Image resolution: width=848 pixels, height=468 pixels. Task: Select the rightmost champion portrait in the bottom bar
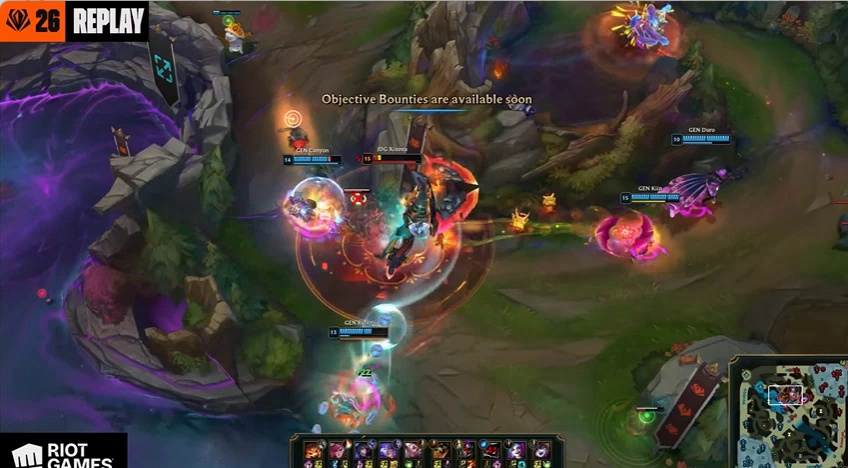coord(542,450)
